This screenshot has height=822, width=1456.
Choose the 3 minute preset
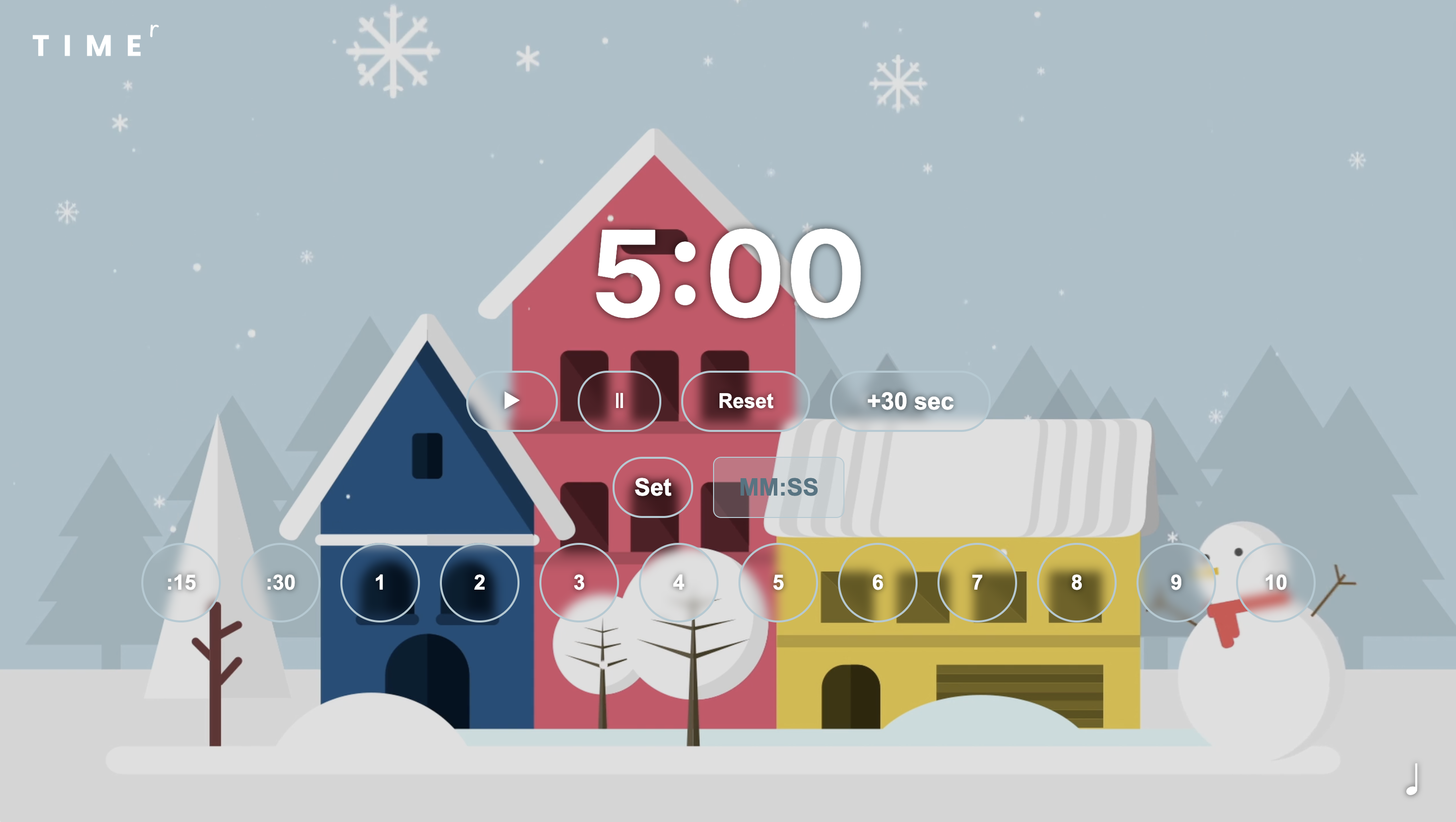[579, 582]
